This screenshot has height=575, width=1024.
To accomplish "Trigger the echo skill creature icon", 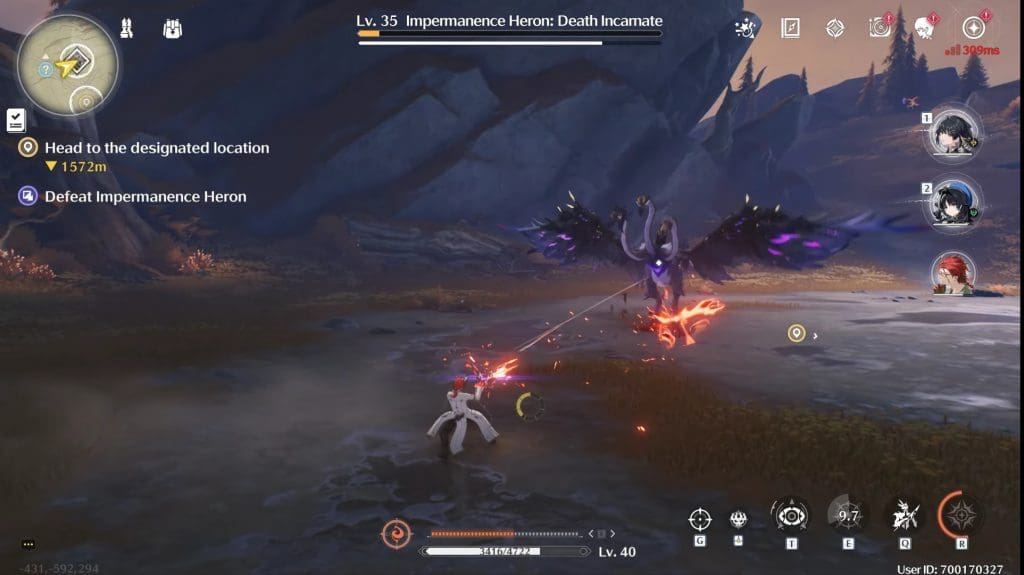I will point(904,516).
